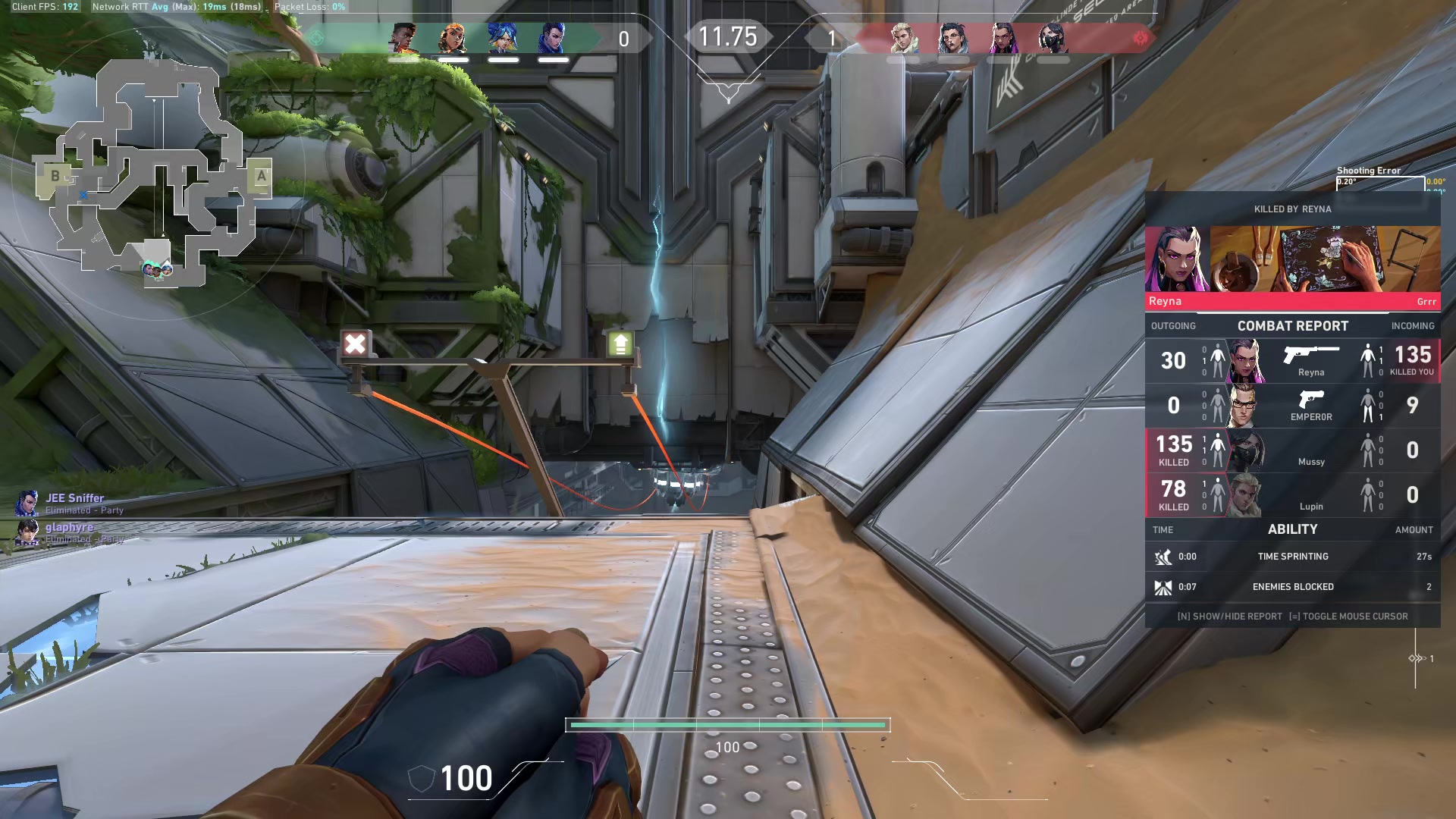Select enemy Reyna's portrait in the top bar
The image size is (1456, 819).
tap(1003, 38)
